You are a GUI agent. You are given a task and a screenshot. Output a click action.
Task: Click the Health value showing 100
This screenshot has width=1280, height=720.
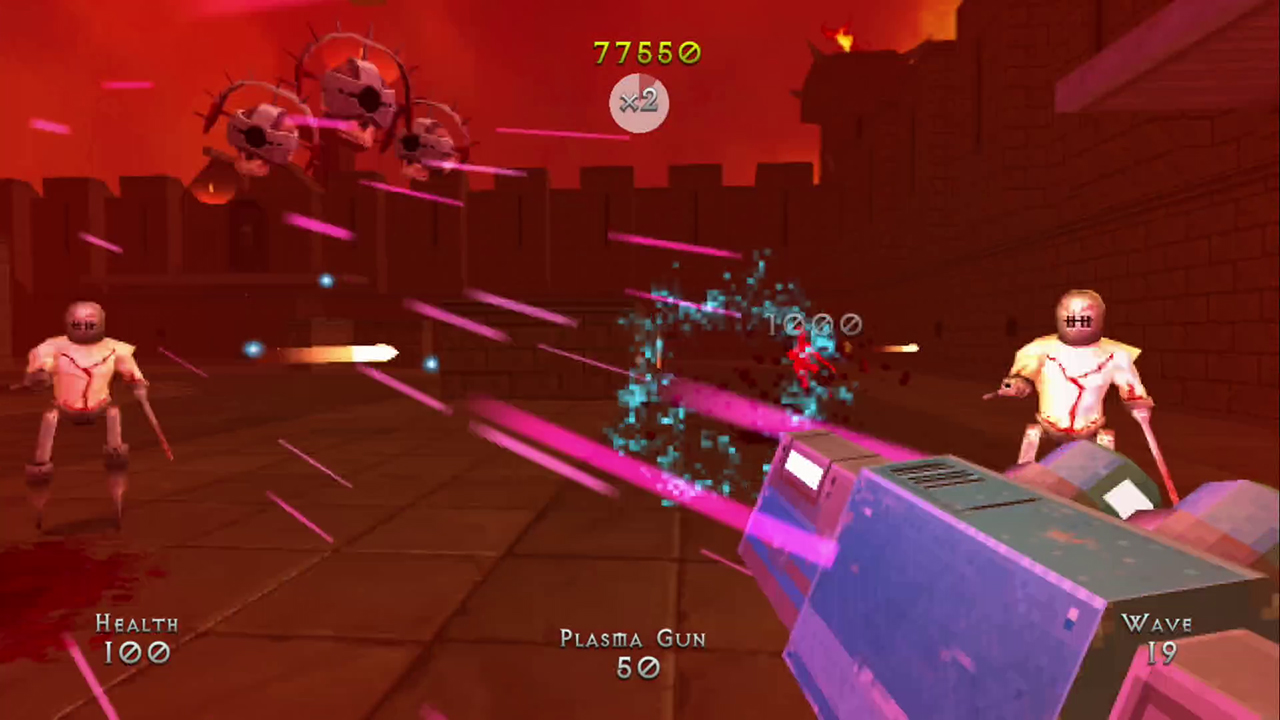click(137, 654)
